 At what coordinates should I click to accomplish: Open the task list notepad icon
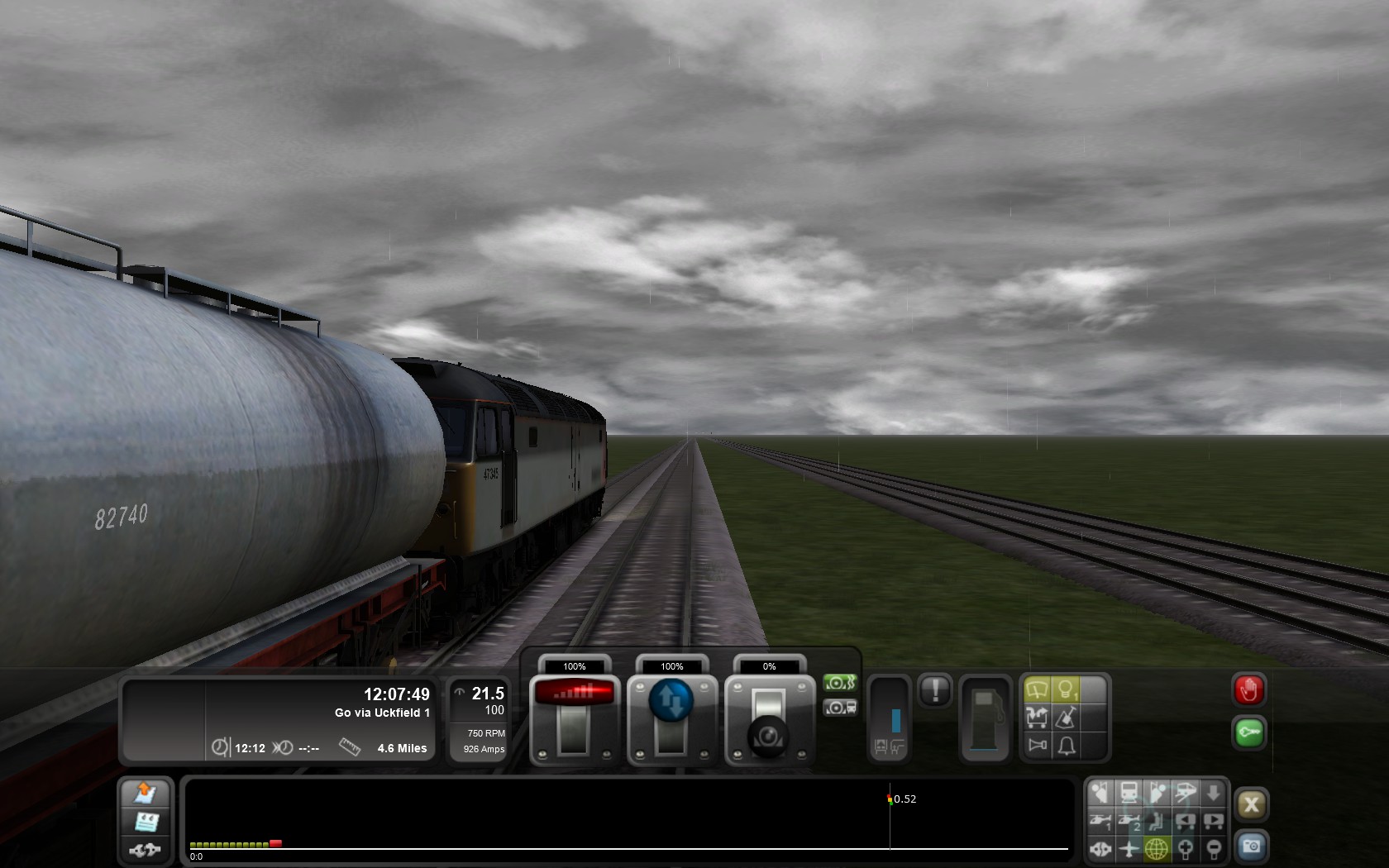click(x=146, y=822)
